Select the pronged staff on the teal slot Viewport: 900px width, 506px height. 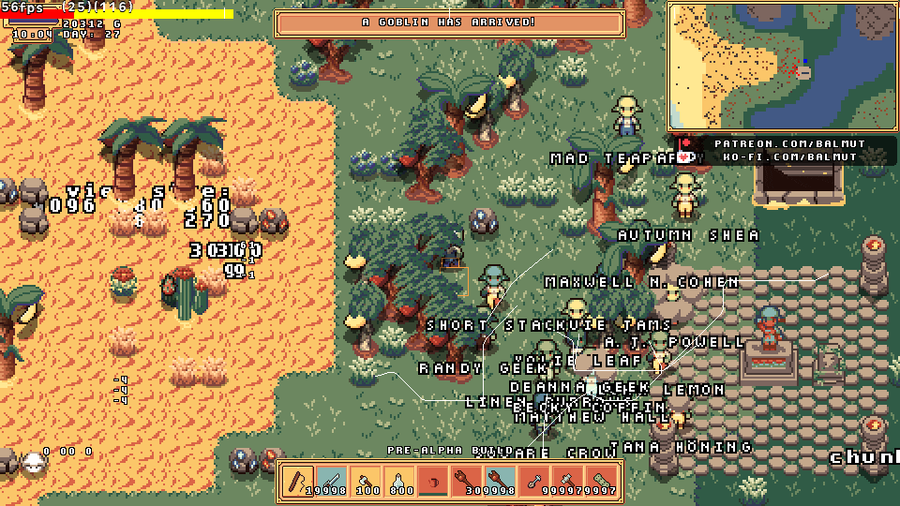point(498,481)
